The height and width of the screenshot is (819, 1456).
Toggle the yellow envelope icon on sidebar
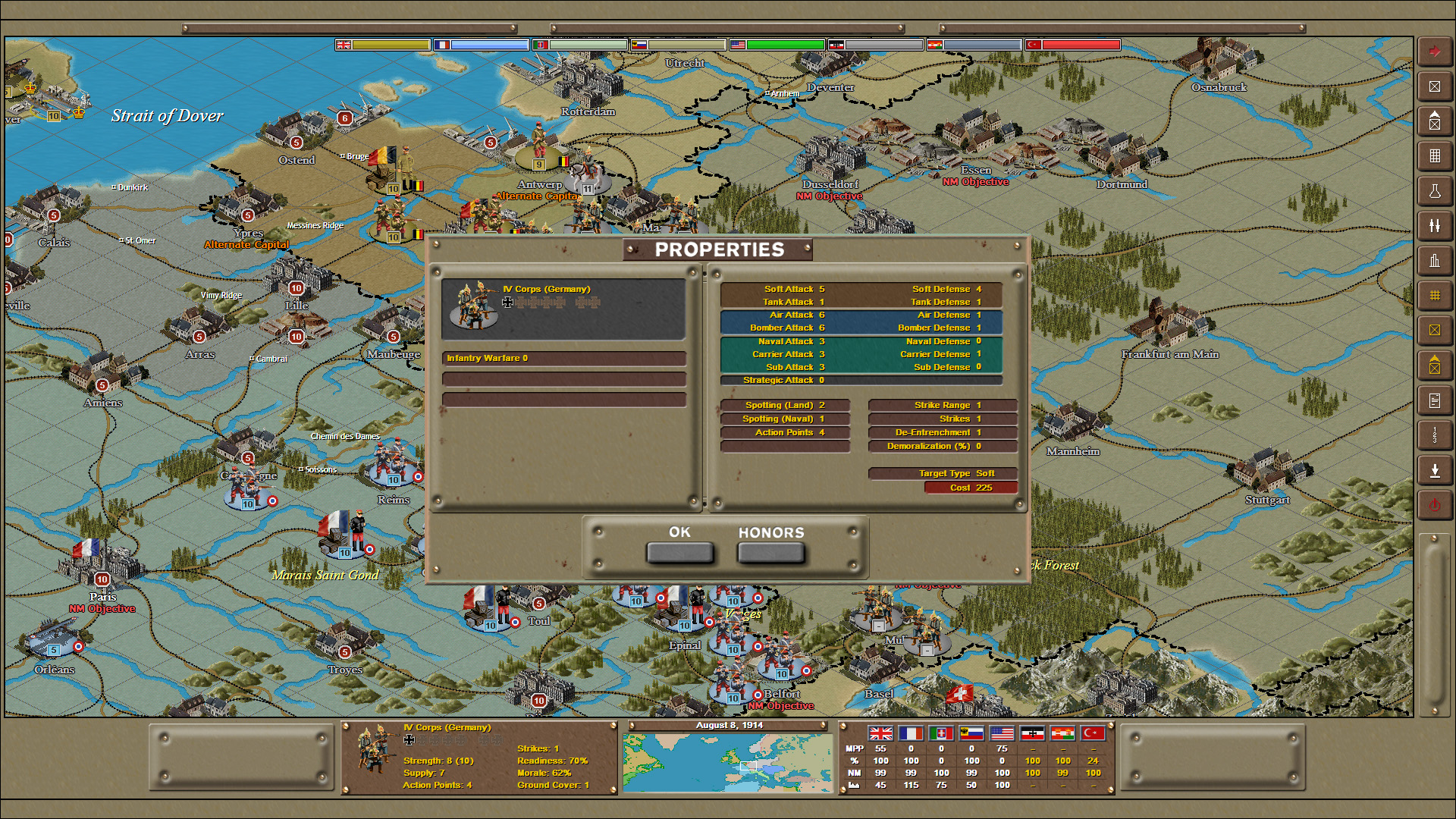tap(1435, 330)
